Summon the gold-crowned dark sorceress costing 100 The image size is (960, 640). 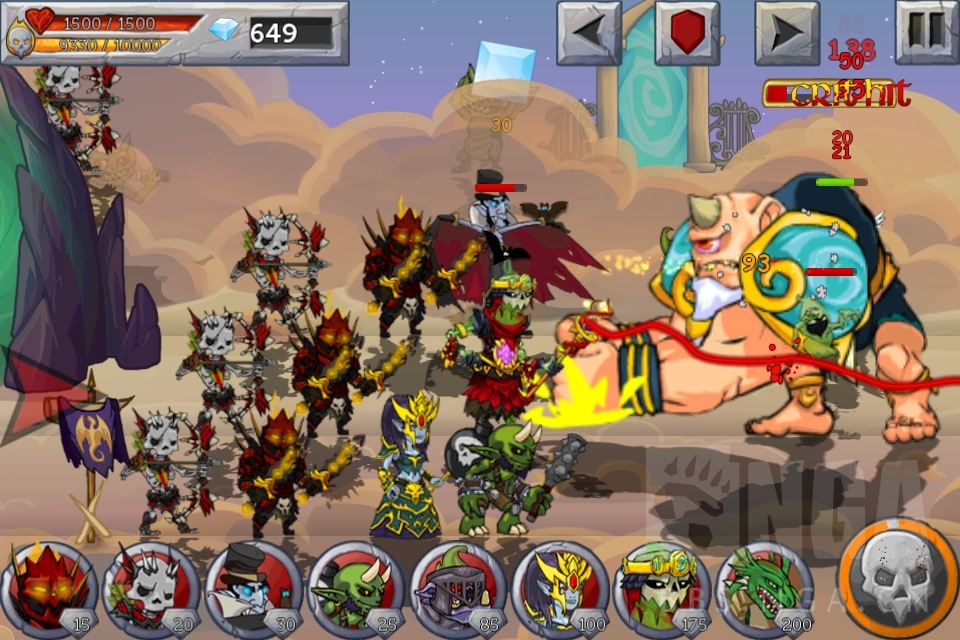(x=561, y=589)
